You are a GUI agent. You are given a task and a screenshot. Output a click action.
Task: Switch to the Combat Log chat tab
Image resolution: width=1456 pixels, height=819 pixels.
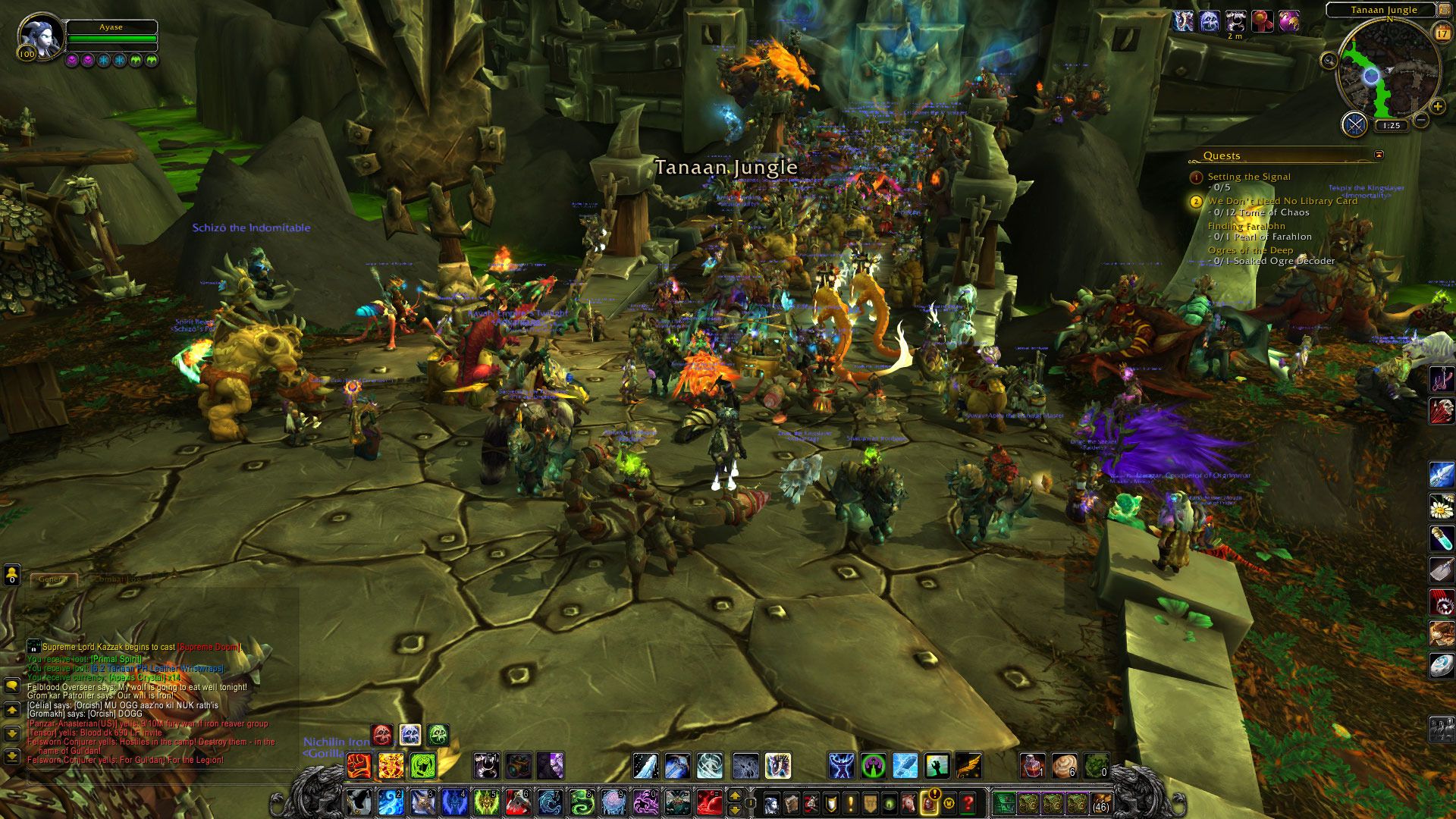tap(118, 579)
